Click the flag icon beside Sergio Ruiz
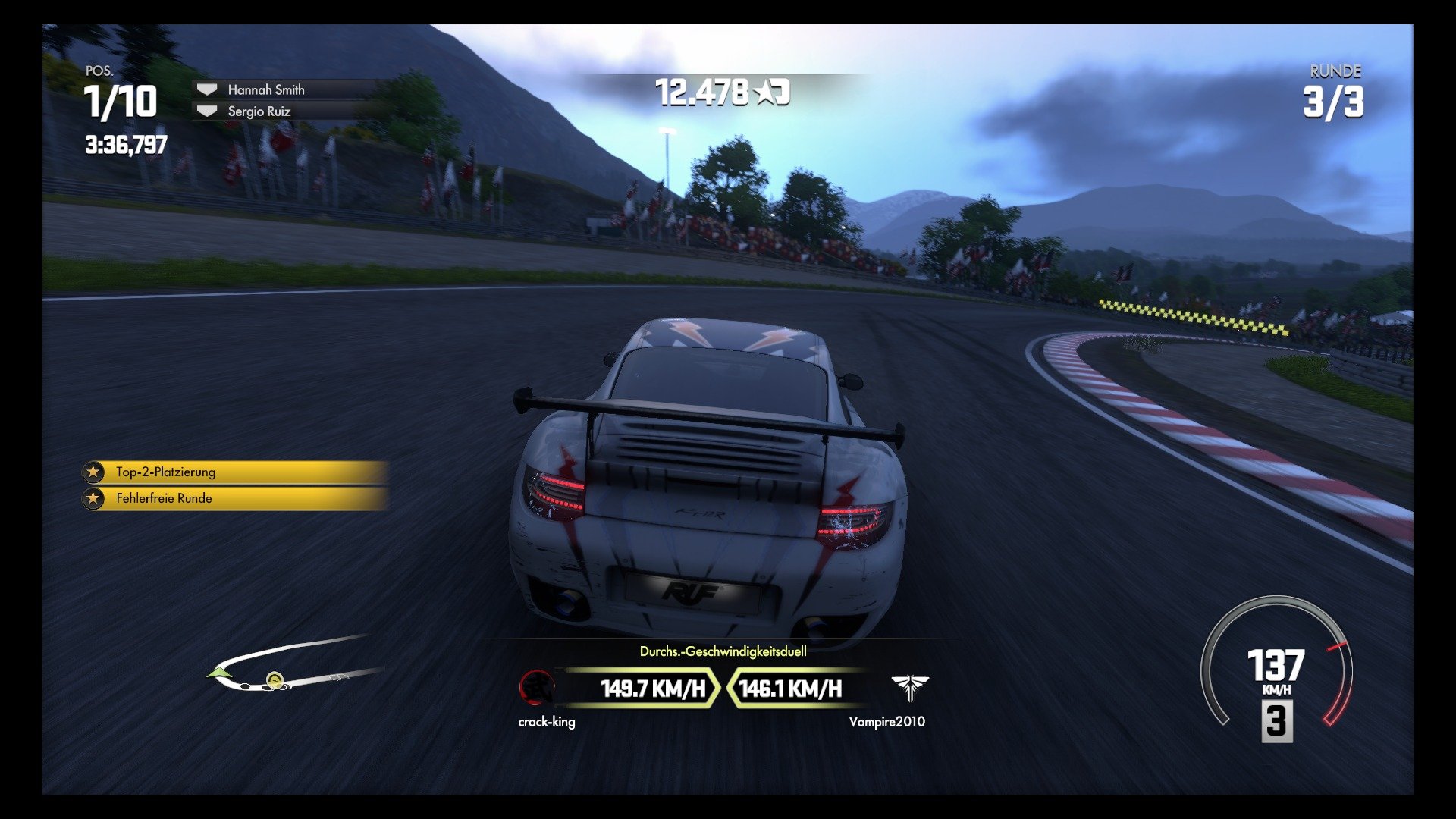 (x=206, y=111)
